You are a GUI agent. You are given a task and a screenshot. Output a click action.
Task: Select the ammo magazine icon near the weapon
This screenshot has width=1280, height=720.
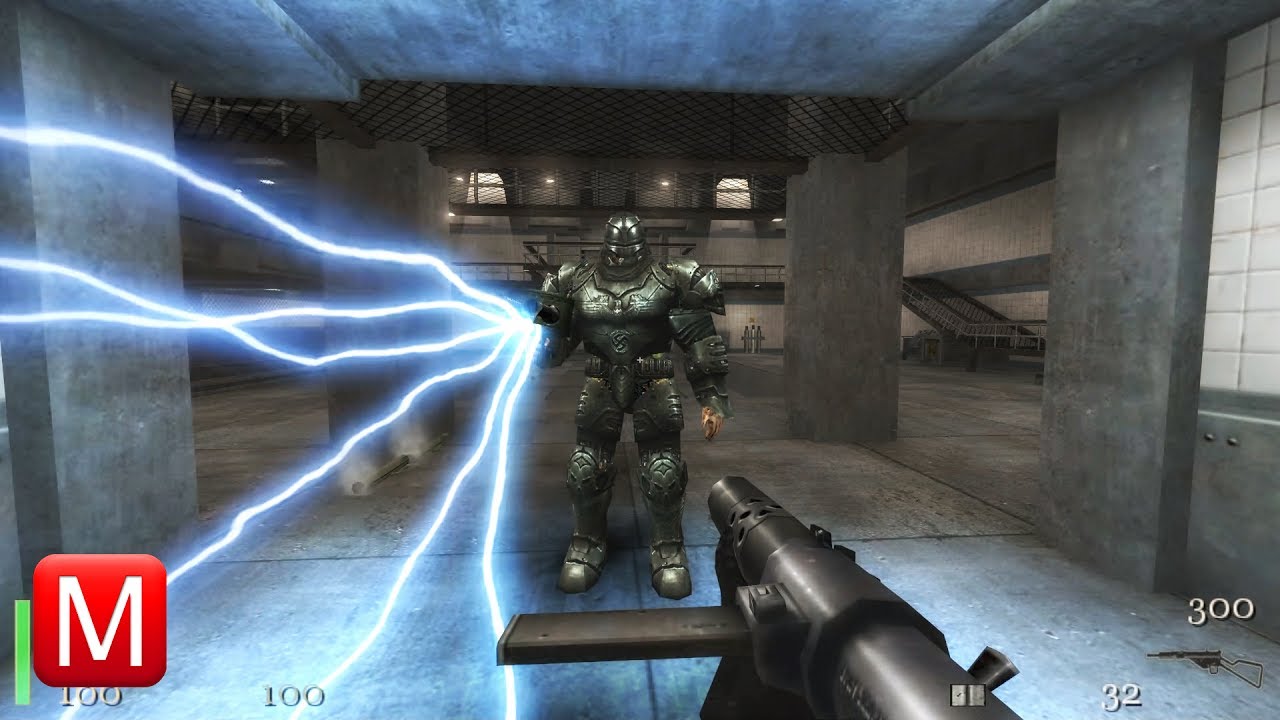click(x=968, y=695)
